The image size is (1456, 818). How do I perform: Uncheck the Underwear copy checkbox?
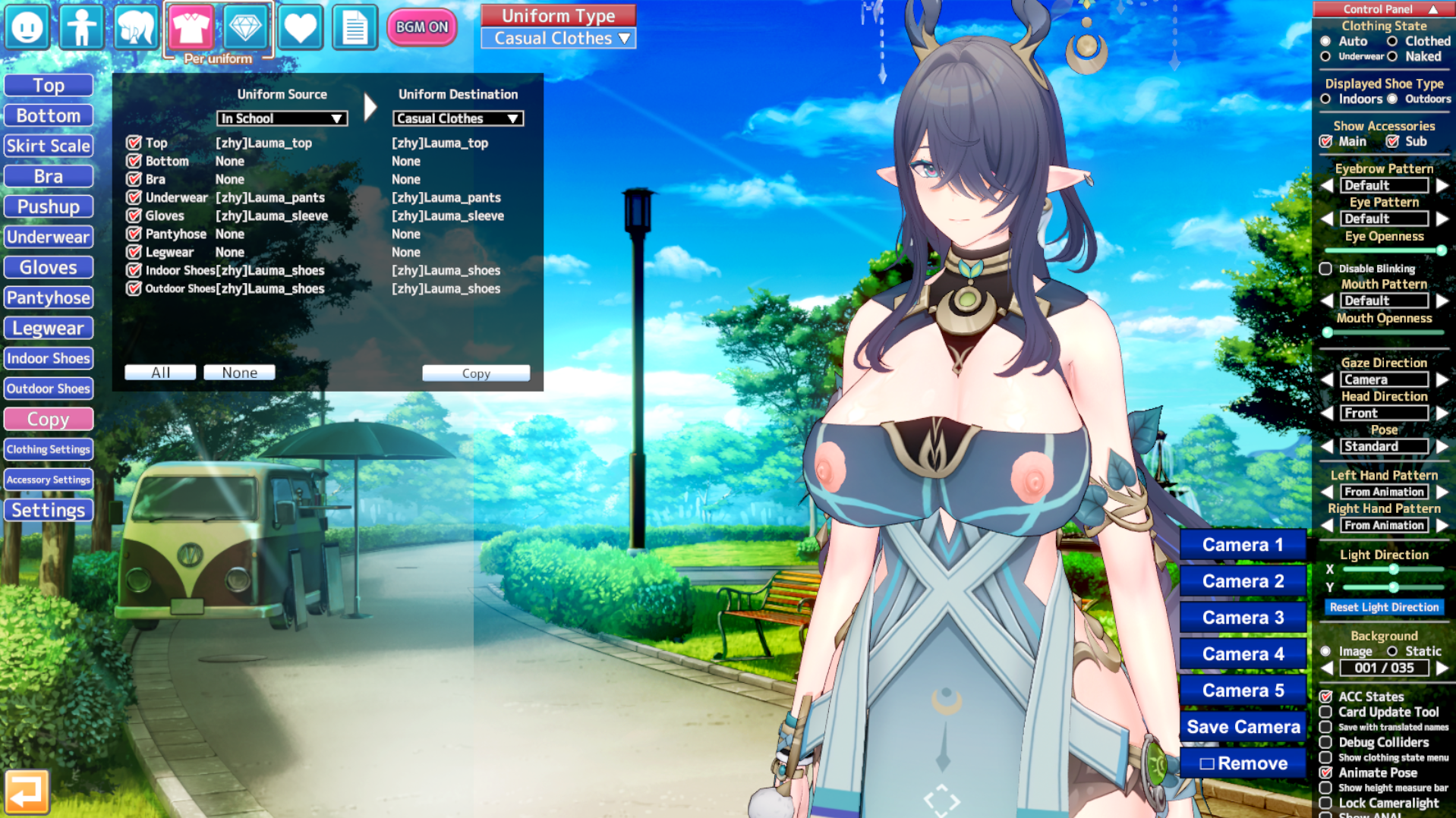134,197
